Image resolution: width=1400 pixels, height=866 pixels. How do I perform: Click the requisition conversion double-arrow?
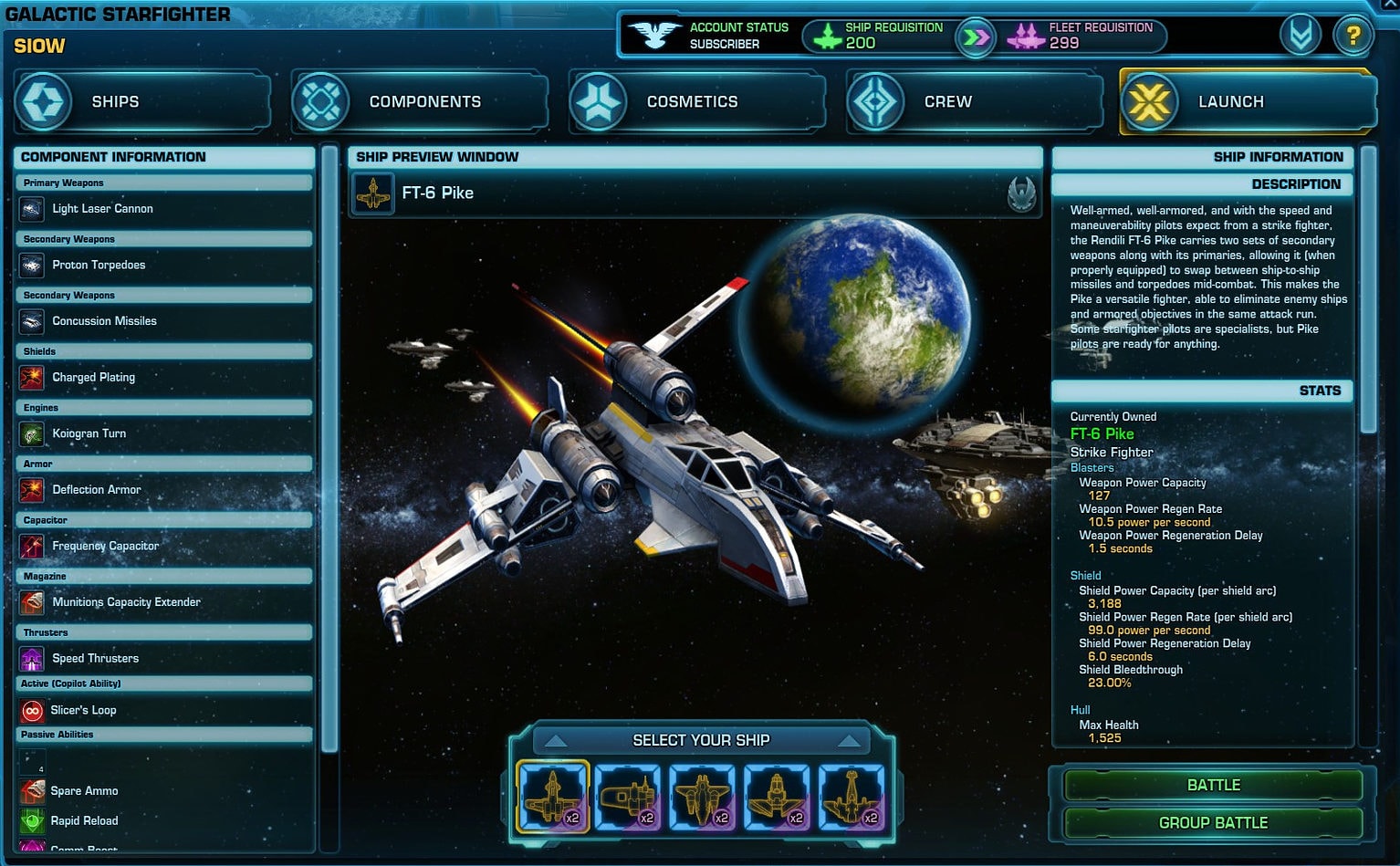(975, 37)
